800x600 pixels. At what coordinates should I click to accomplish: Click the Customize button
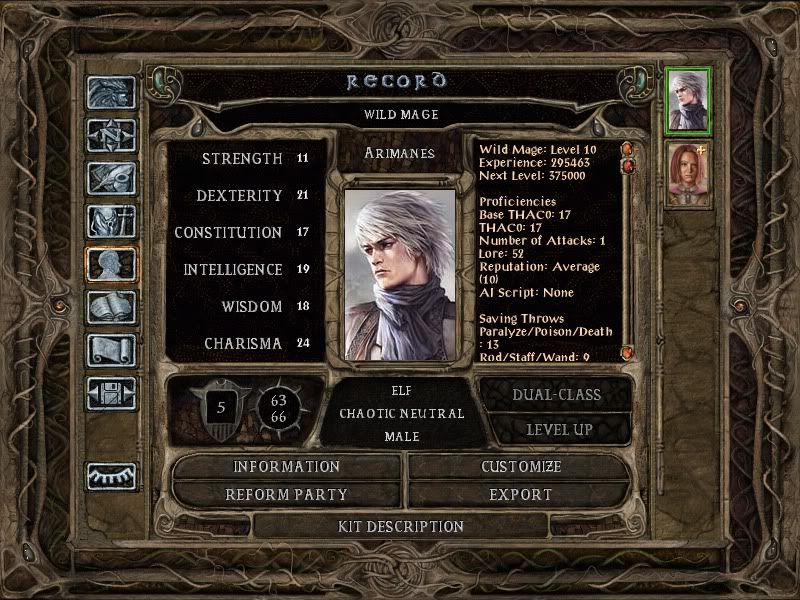point(521,467)
